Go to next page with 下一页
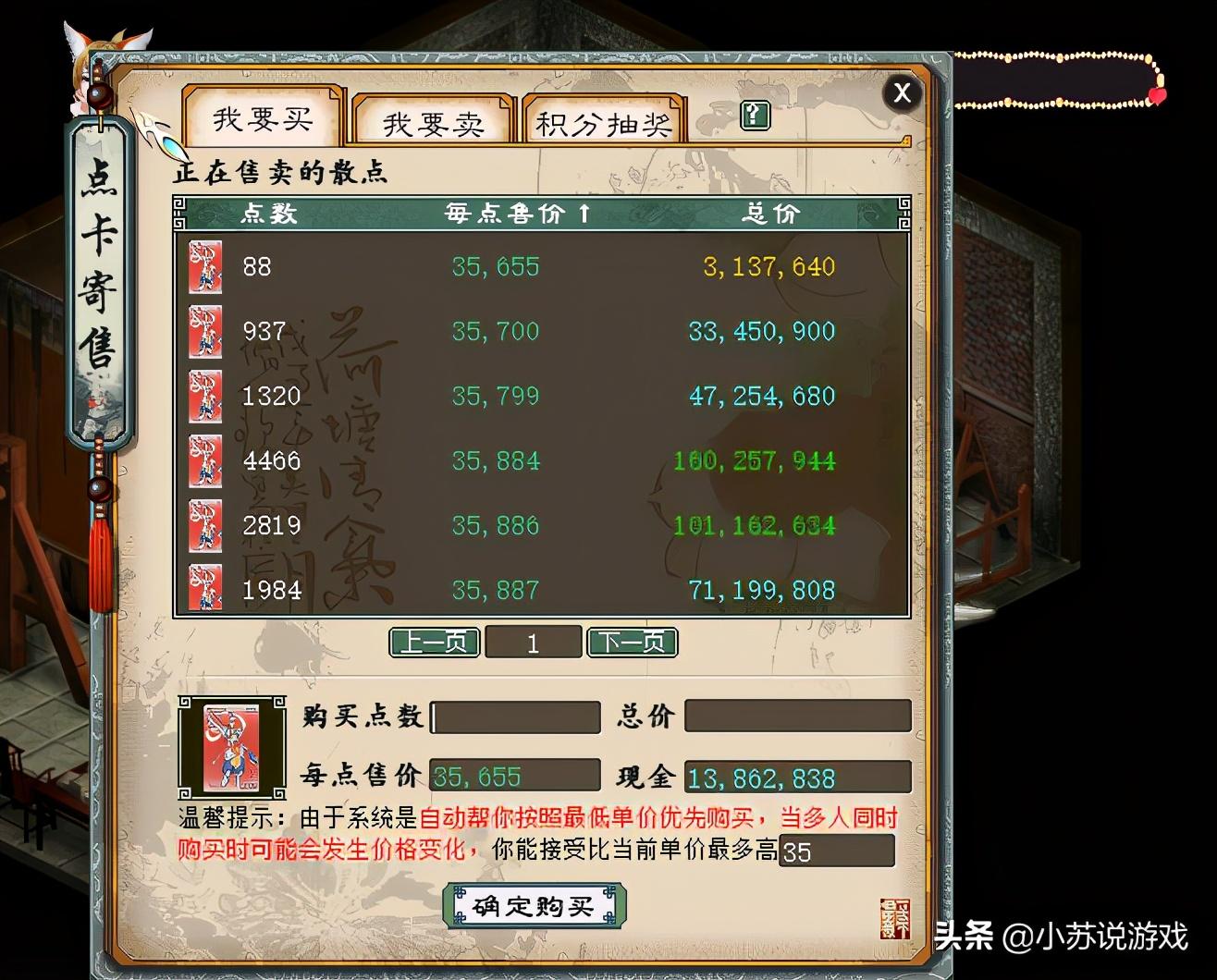Viewport: 1217px width, 980px height. click(x=633, y=642)
